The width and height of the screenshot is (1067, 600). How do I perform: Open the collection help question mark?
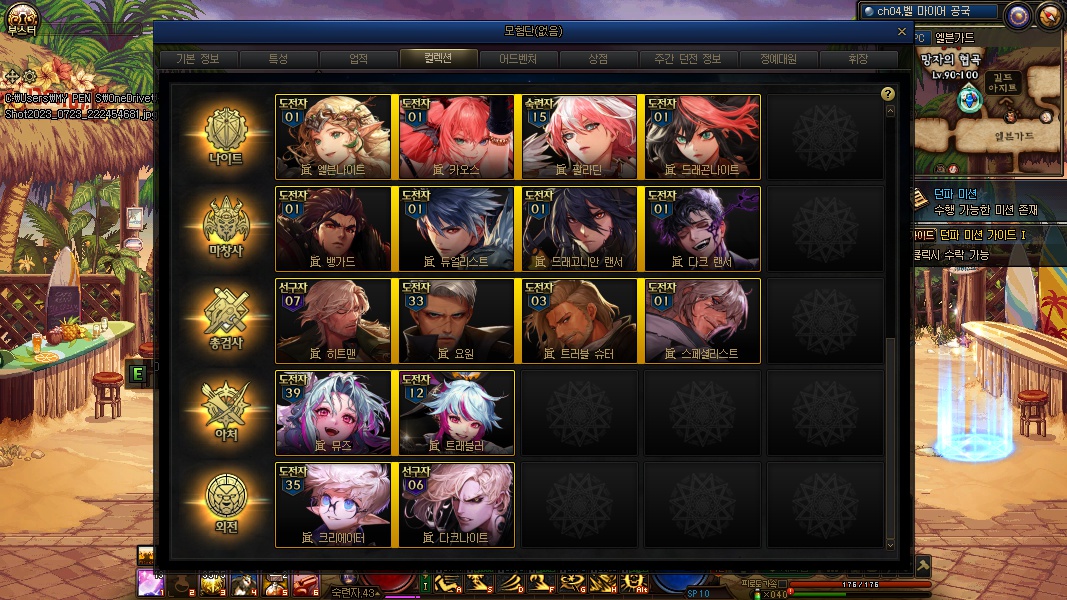click(887, 94)
